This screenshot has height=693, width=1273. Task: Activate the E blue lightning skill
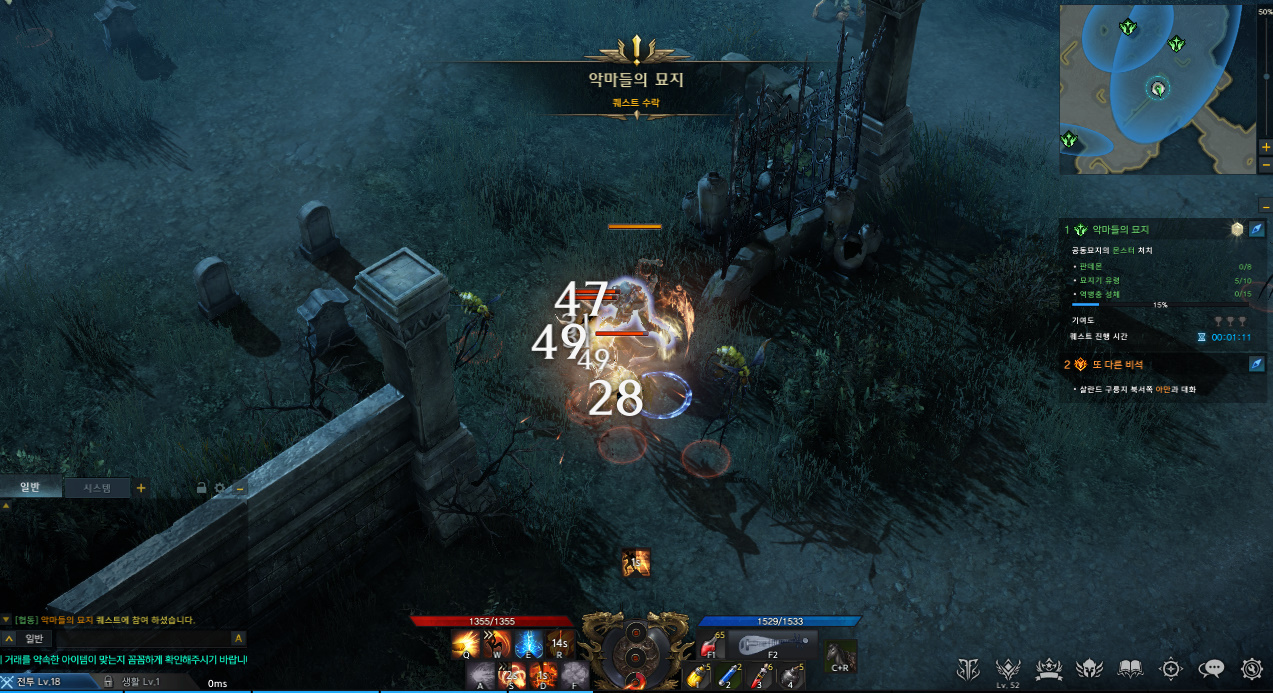click(x=529, y=645)
